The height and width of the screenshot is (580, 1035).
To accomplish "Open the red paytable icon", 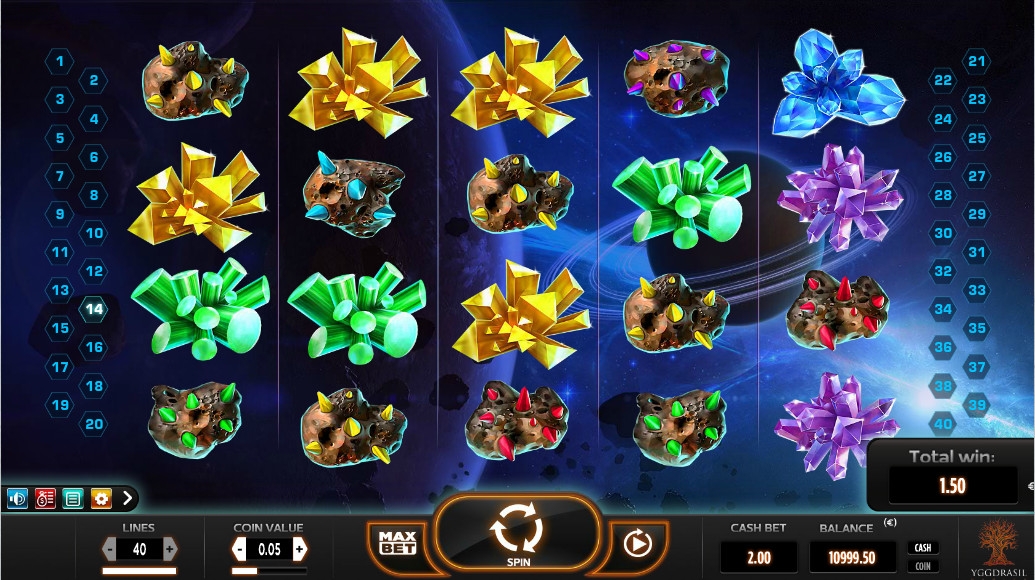I will pyautogui.click(x=45, y=497).
